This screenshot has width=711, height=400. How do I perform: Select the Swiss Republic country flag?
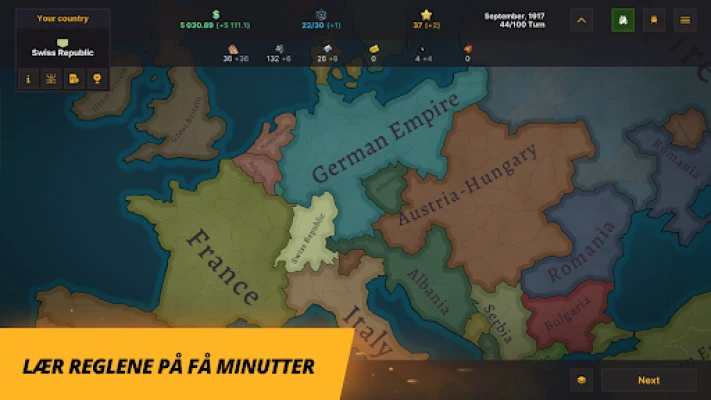click(x=62, y=42)
